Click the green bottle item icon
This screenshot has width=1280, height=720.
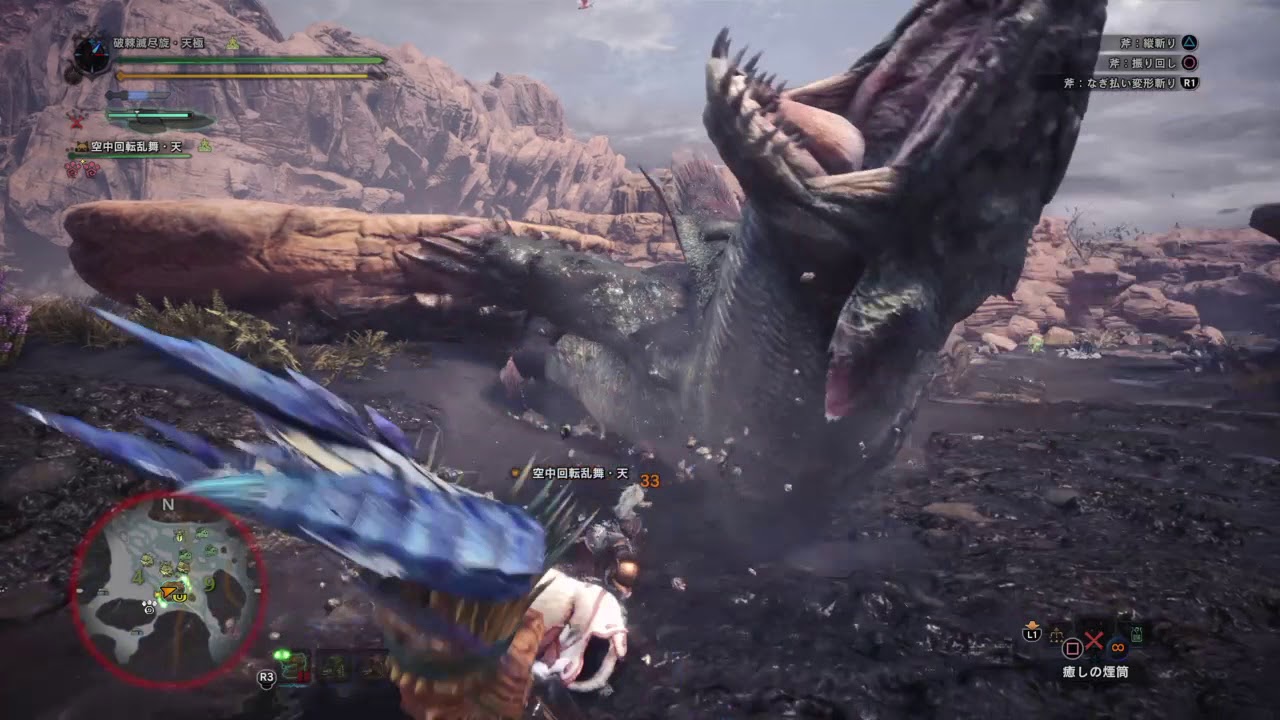[x=1136, y=634]
